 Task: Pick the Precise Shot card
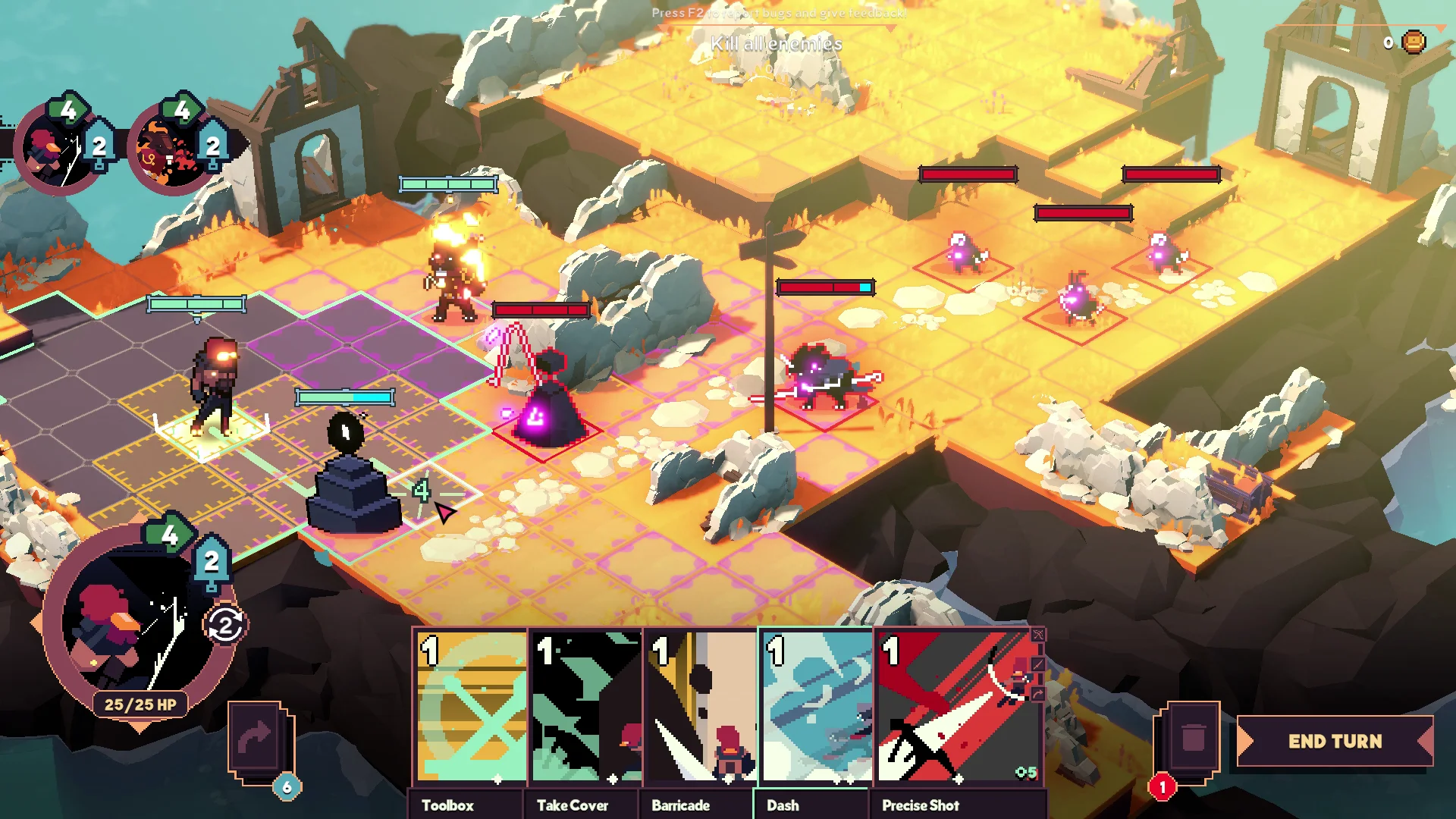pos(958,709)
